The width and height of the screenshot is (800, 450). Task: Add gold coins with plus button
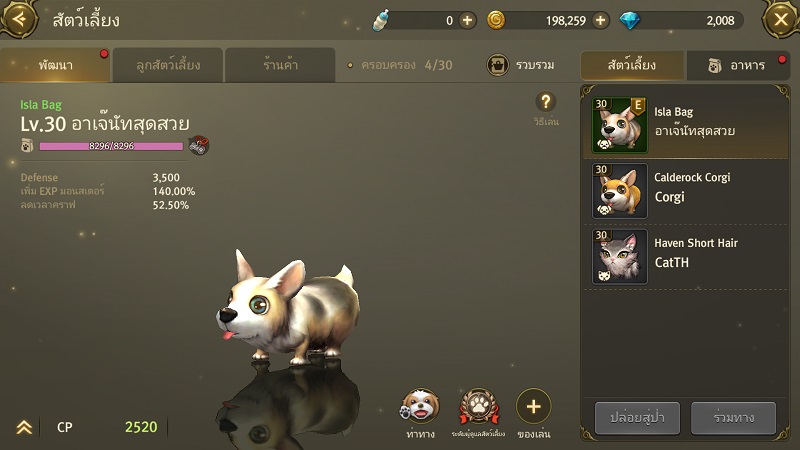coord(600,20)
